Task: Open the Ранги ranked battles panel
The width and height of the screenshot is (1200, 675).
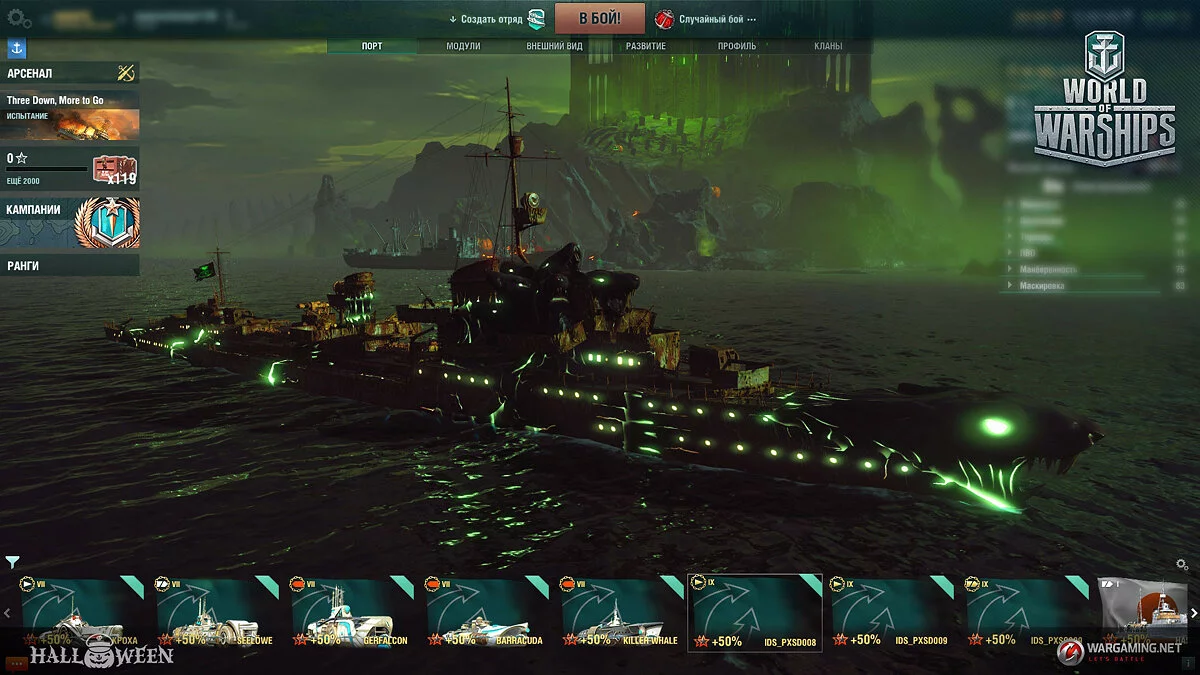Action: pos(70,265)
